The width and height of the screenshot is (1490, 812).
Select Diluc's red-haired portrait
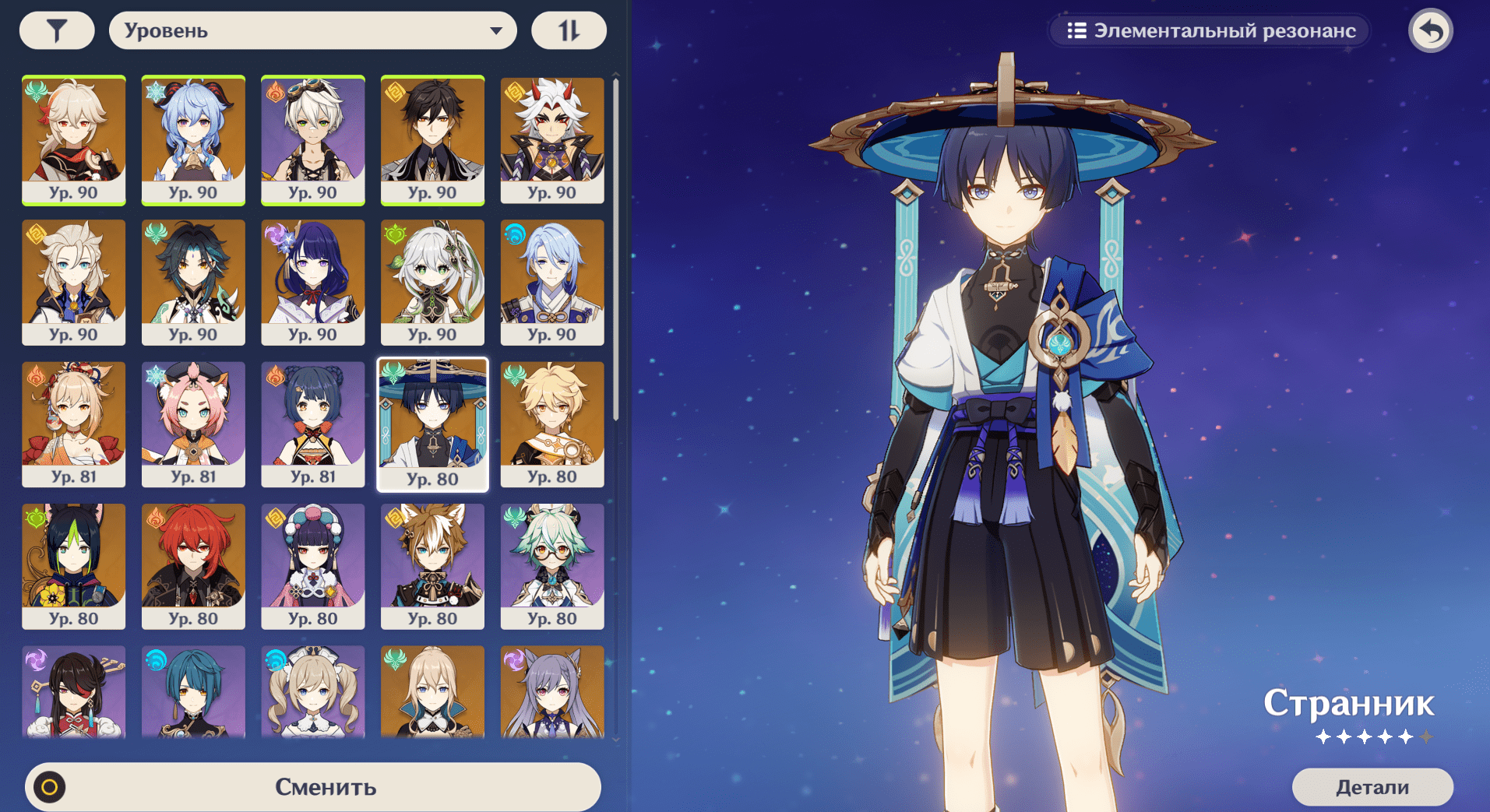[x=193, y=566]
